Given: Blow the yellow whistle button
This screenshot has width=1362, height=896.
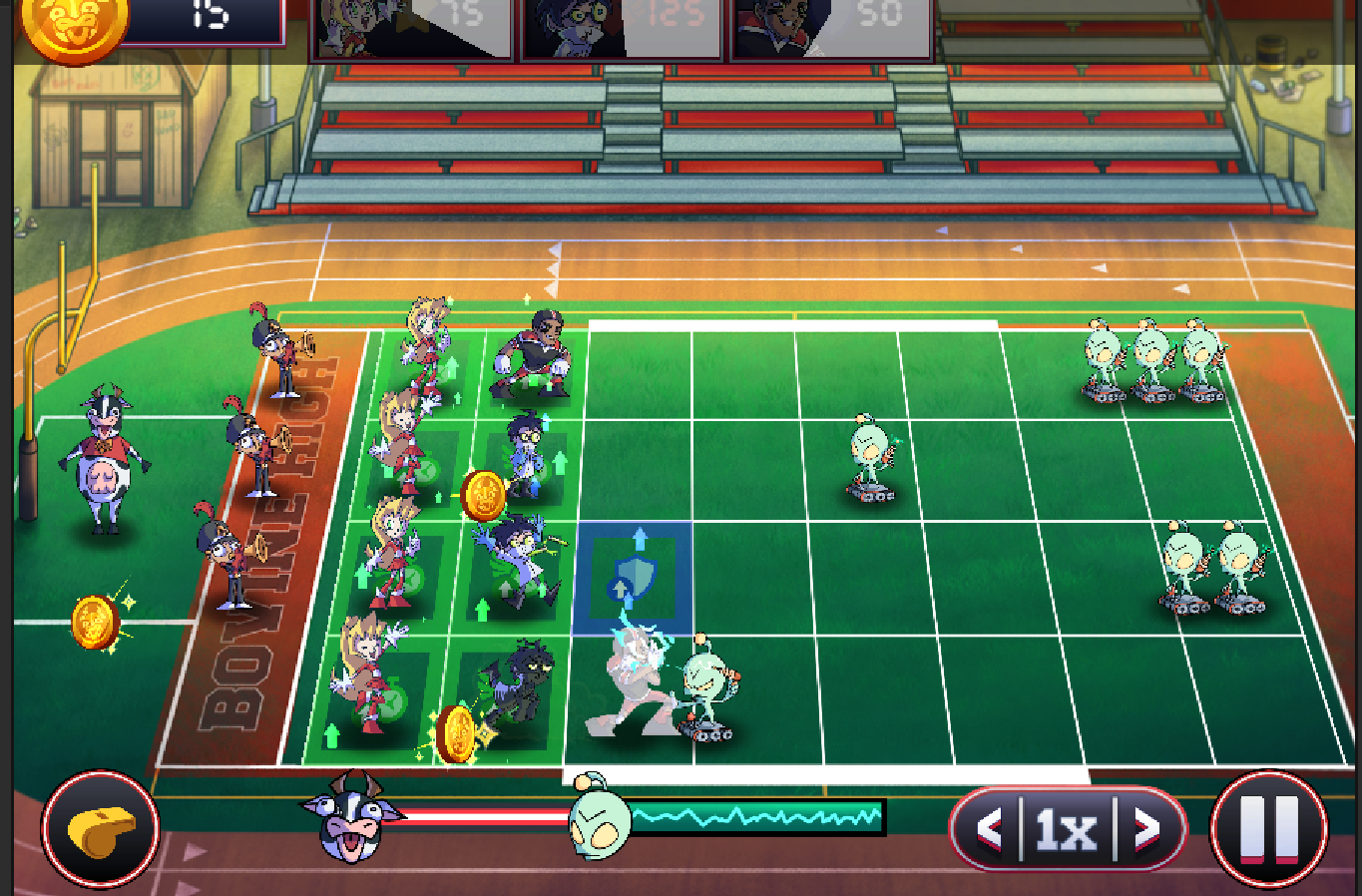Looking at the screenshot, I should (100, 829).
